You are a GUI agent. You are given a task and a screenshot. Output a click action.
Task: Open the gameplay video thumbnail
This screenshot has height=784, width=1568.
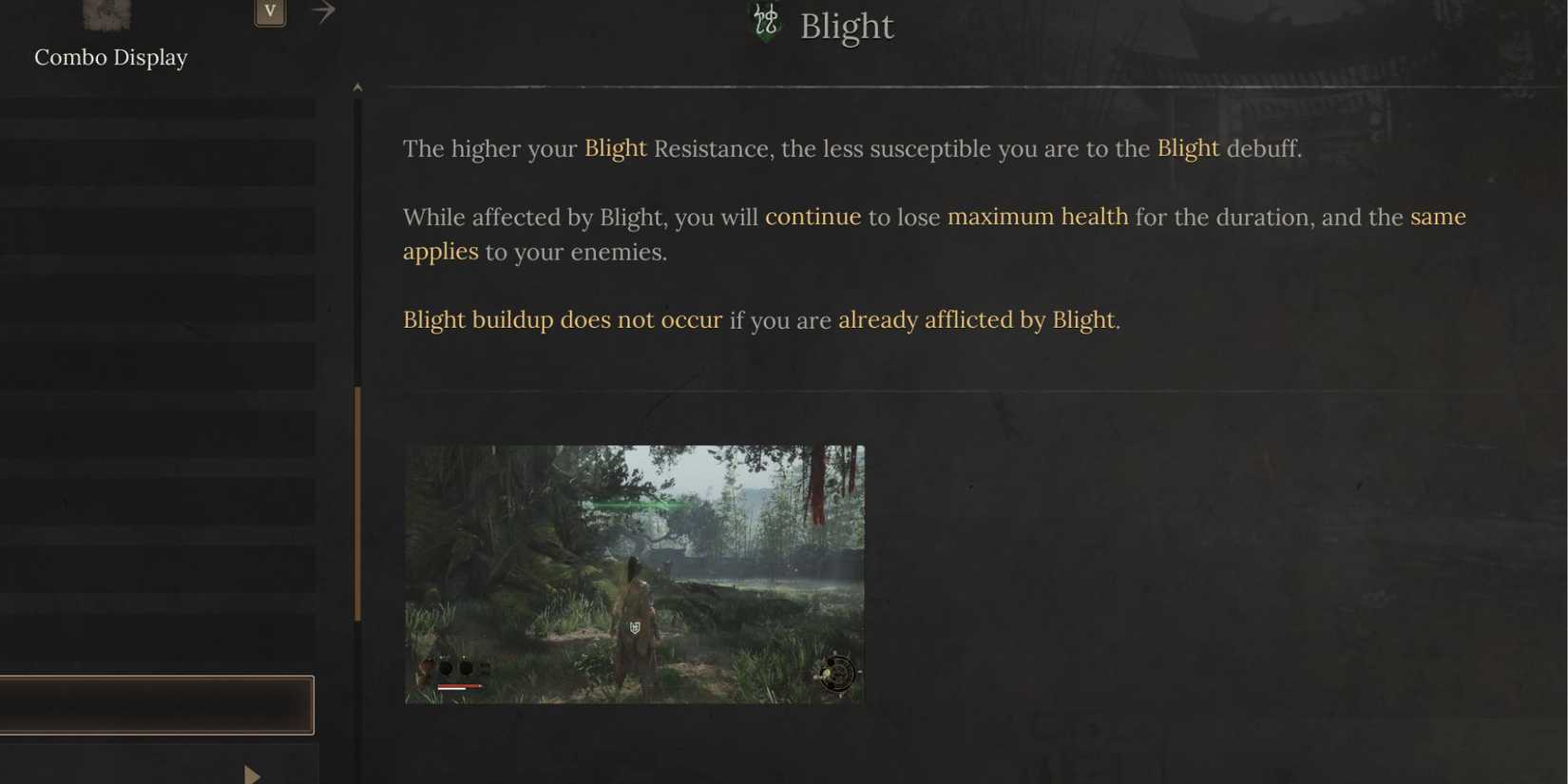[x=634, y=573]
